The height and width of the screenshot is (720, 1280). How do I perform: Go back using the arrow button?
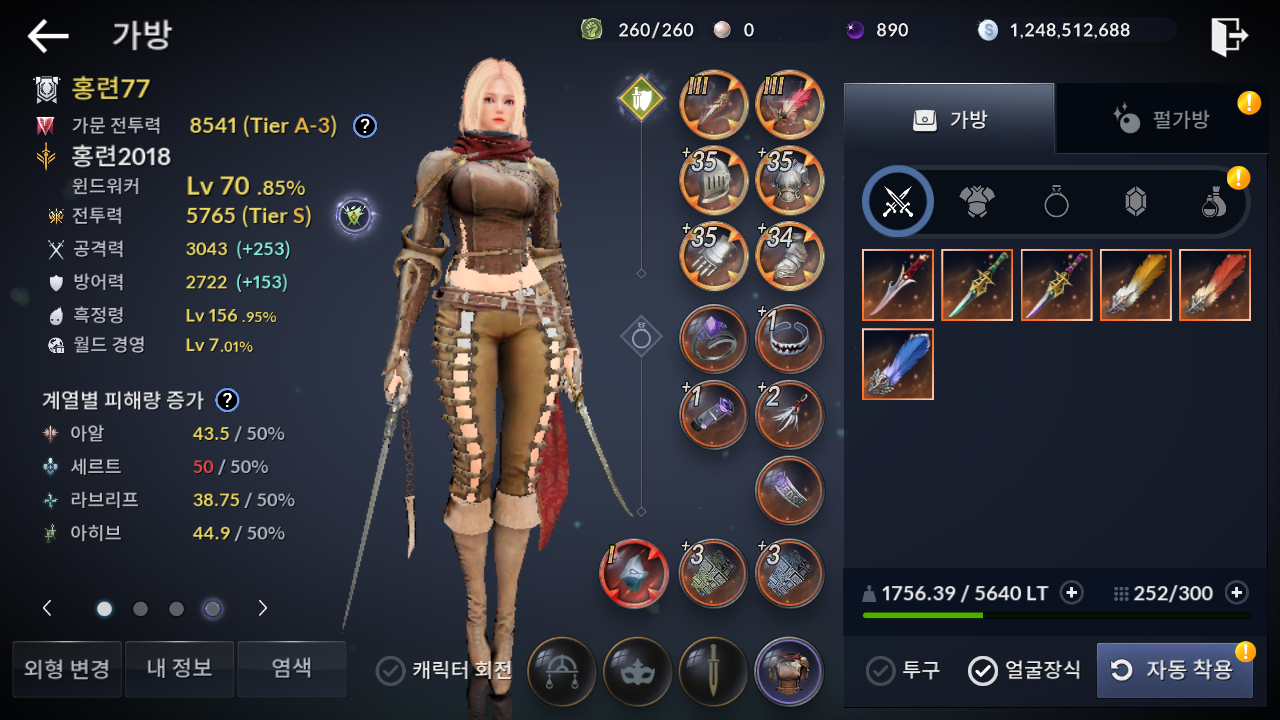[x=48, y=37]
